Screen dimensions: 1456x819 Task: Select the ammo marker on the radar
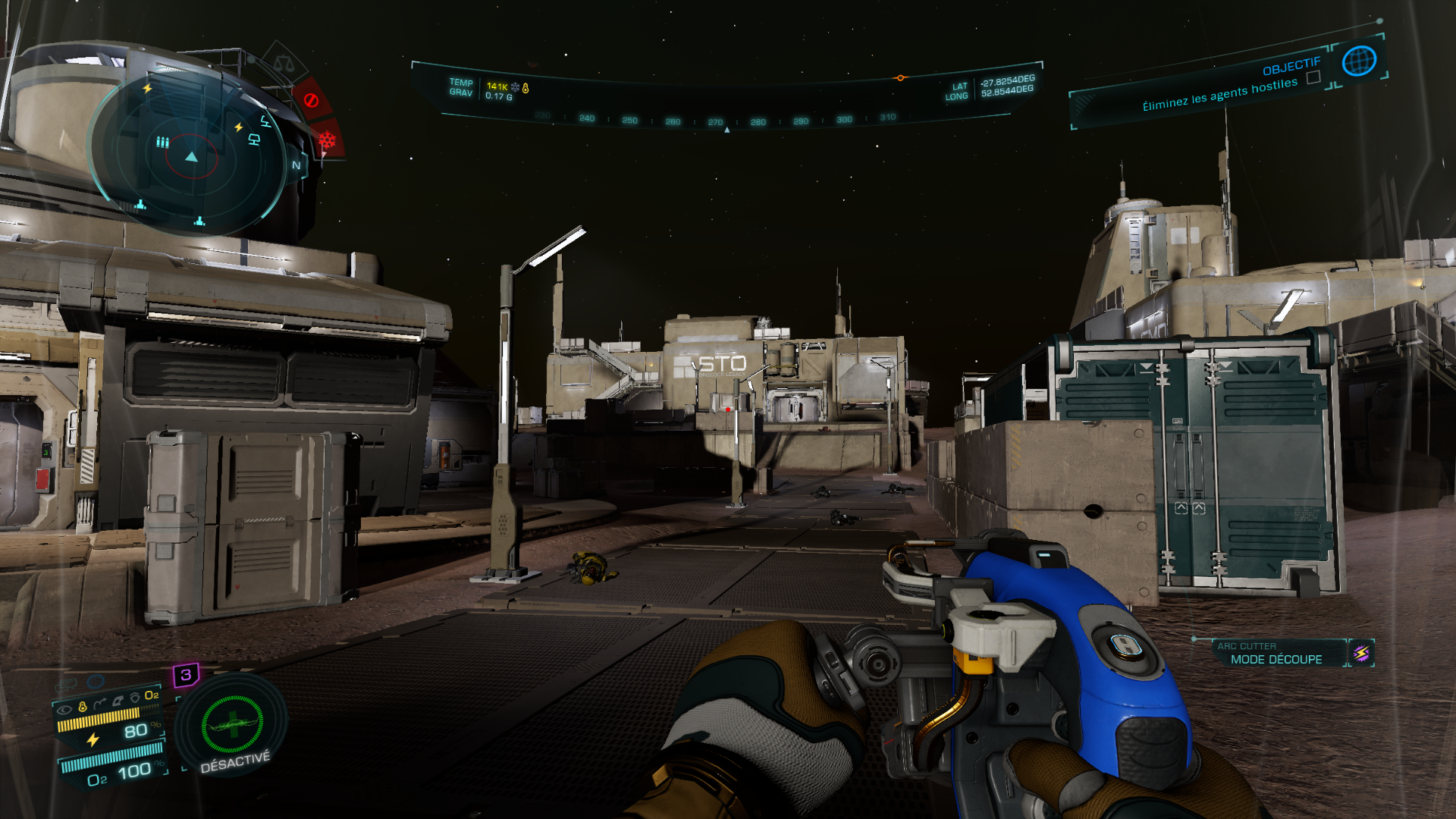tap(162, 142)
